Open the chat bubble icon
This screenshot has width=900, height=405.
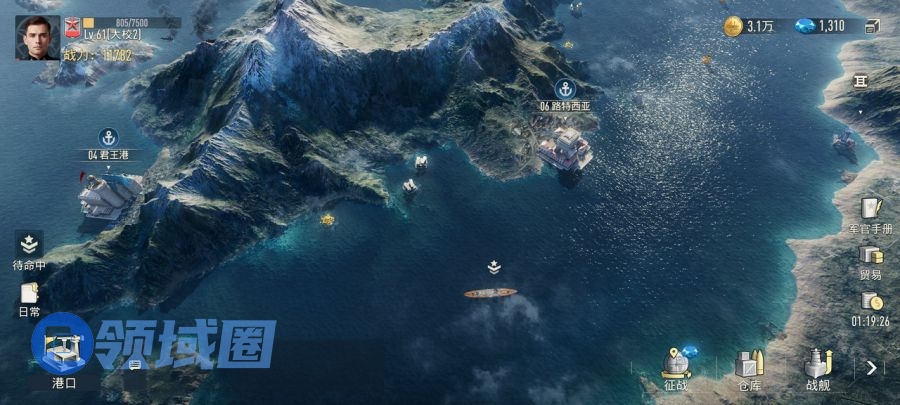(134, 364)
